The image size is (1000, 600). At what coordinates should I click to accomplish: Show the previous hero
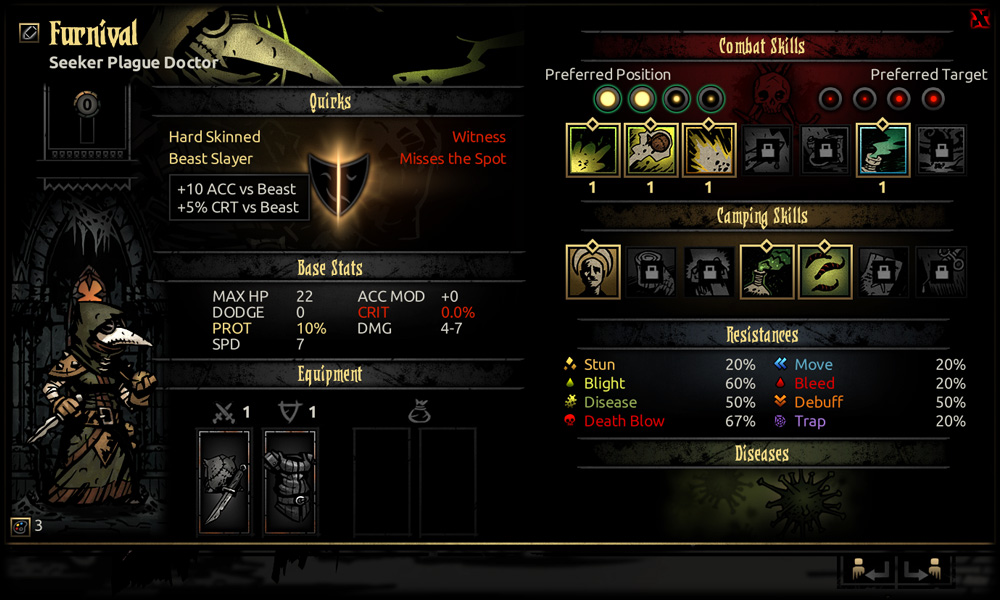tap(865, 569)
